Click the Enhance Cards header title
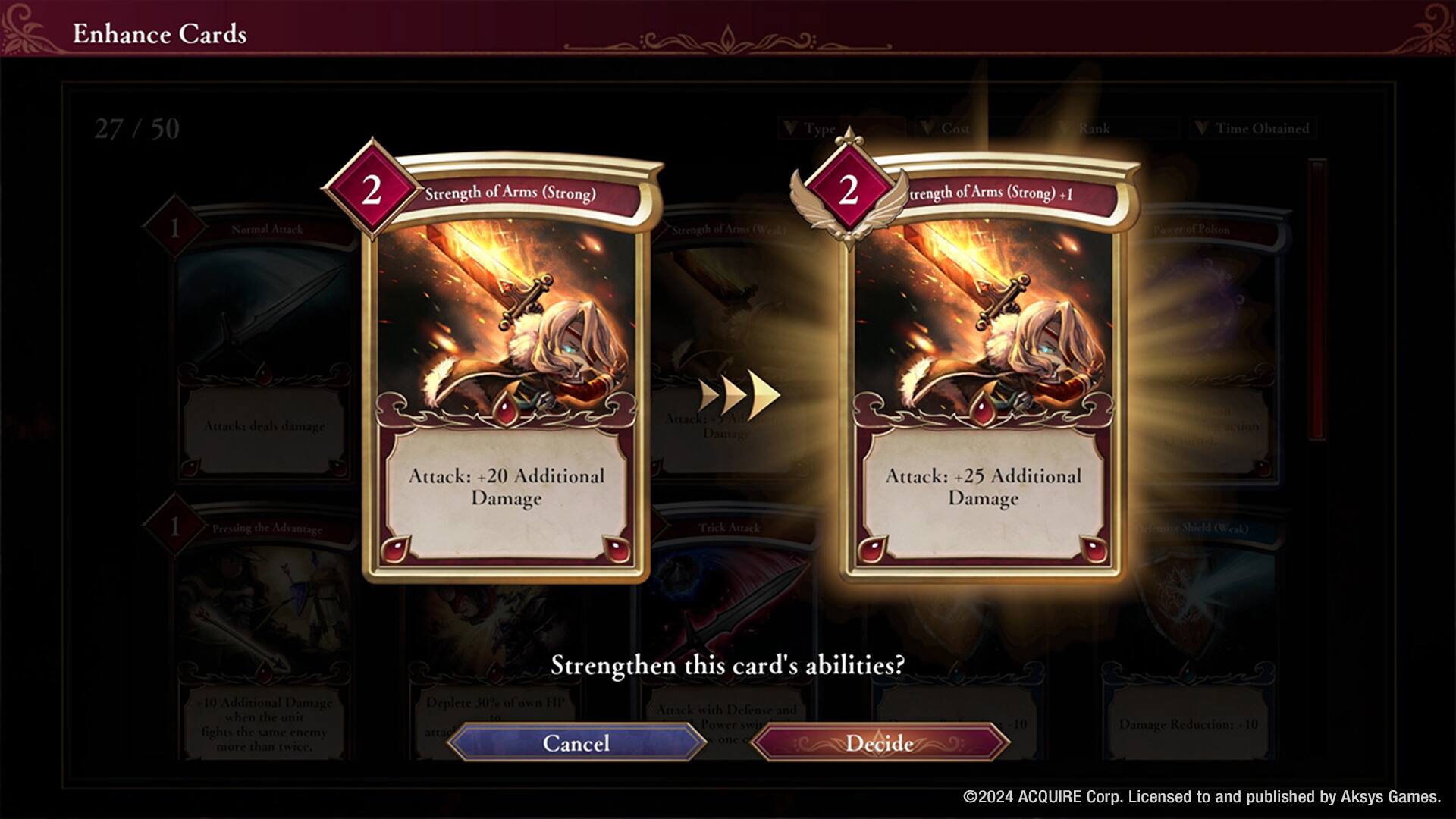This screenshot has width=1456, height=819. click(x=160, y=33)
